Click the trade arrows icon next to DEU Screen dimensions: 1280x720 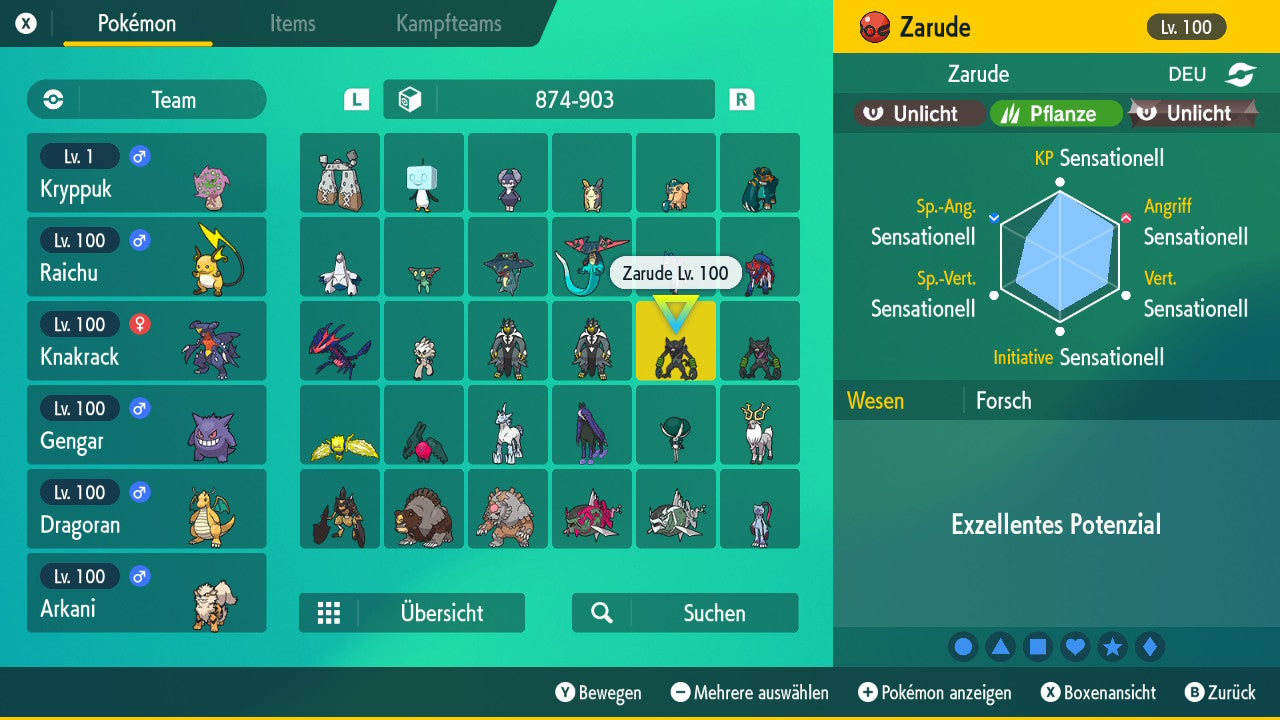coord(1241,74)
